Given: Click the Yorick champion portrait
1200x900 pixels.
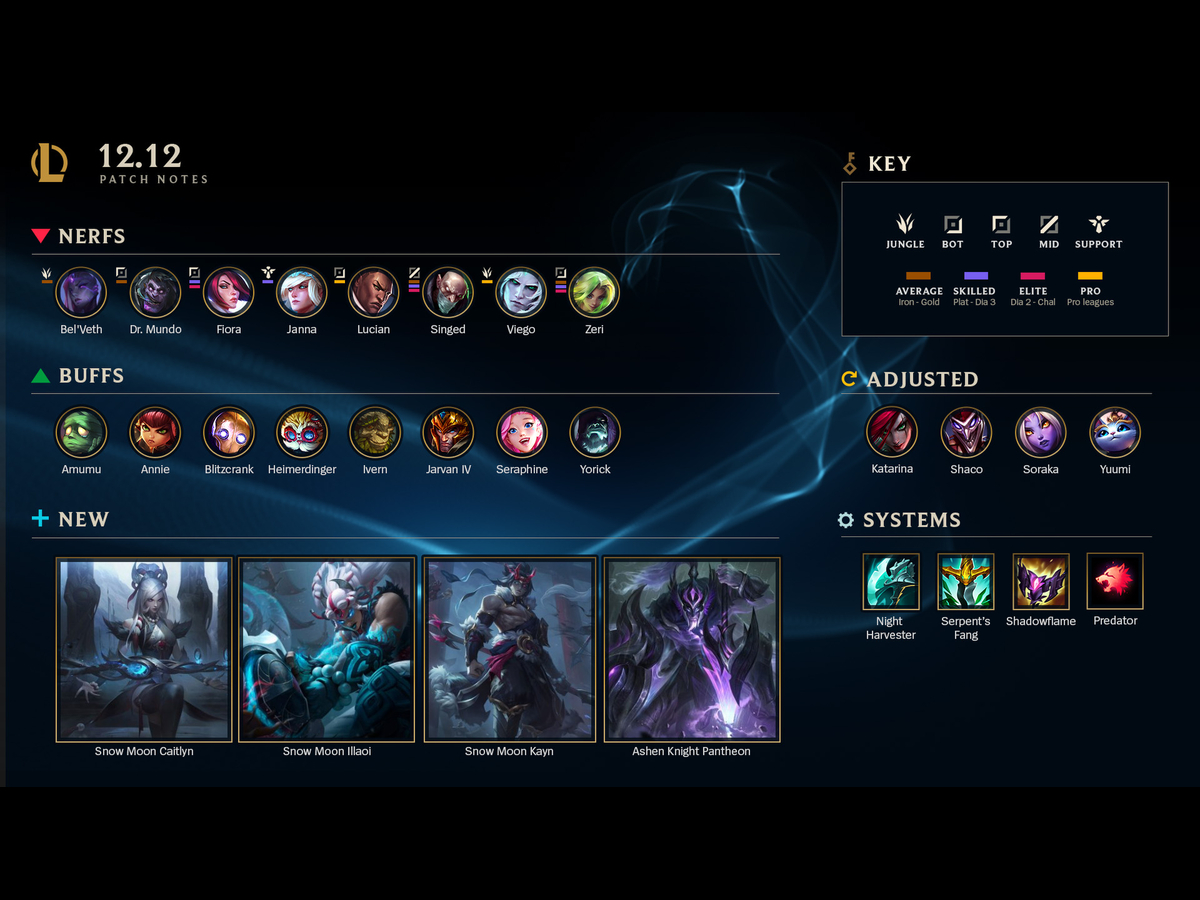Looking at the screenshot, I should tap(595, 432).
